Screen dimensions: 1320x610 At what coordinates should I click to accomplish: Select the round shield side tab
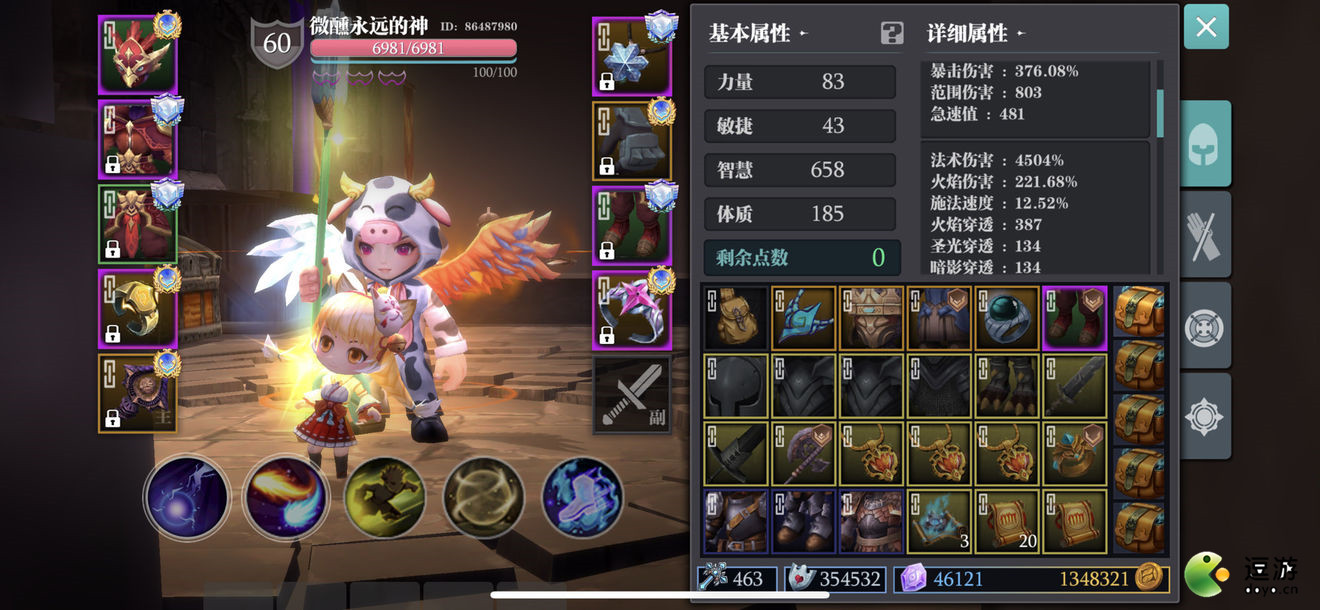(1205, 327)
